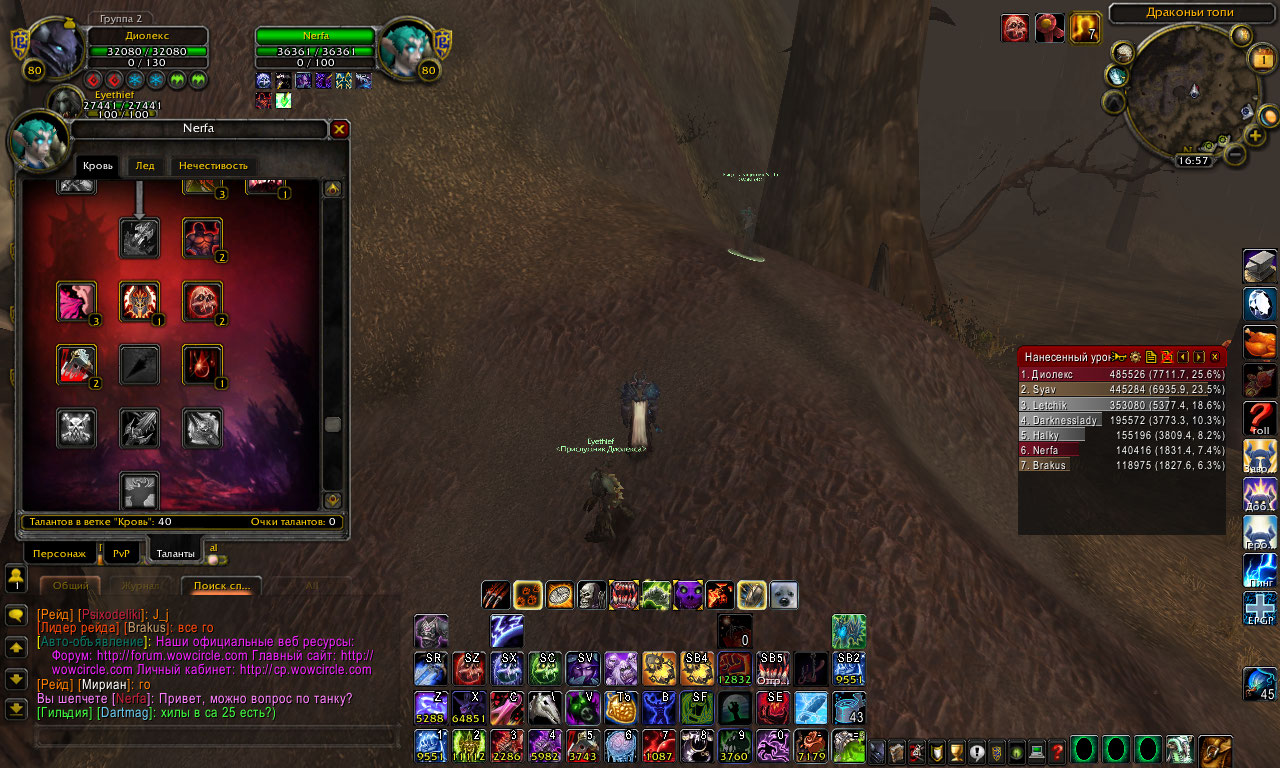Viewport: 1280px width, 768px height.
Task: Open the Нечестивость talent tree tab
Action: [213, 166]
